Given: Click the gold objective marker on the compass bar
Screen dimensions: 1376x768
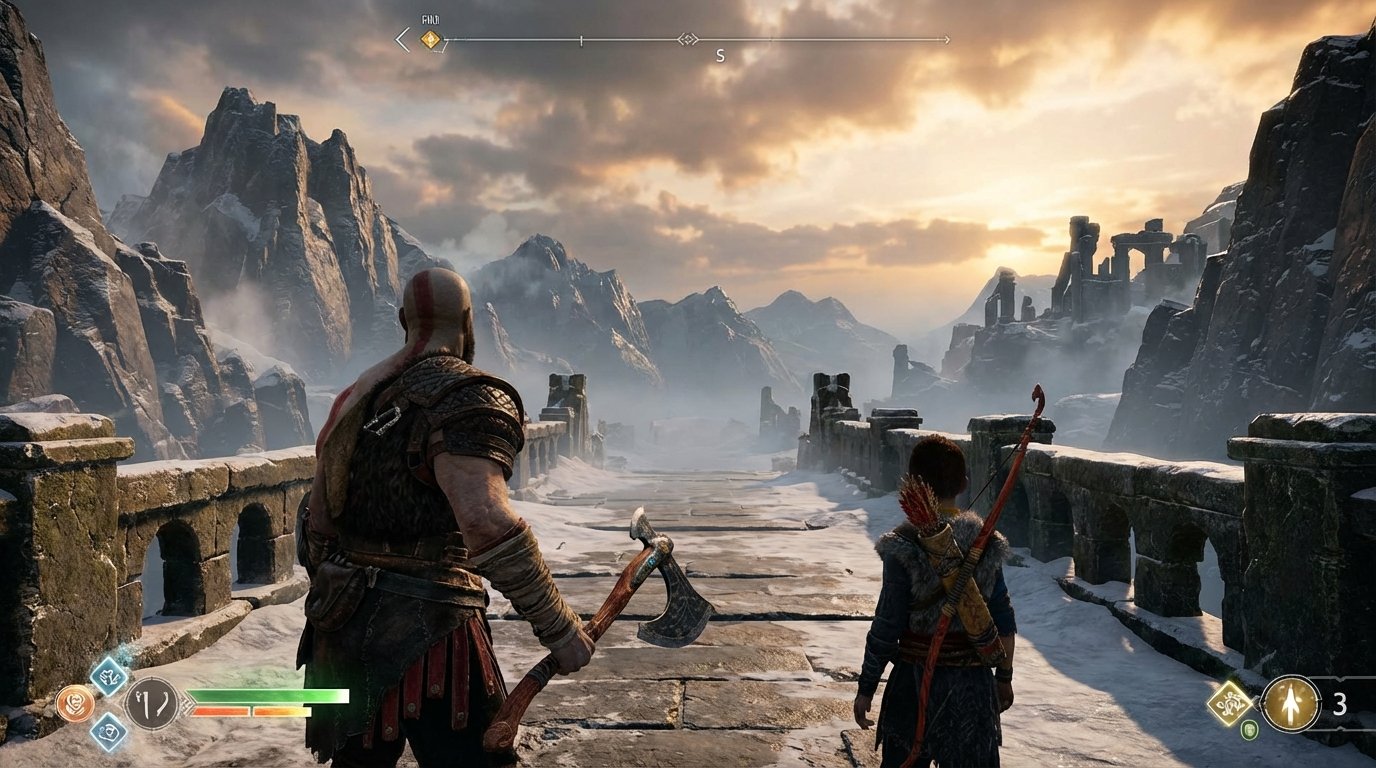Looking at the screenshot, I should 430,39.
